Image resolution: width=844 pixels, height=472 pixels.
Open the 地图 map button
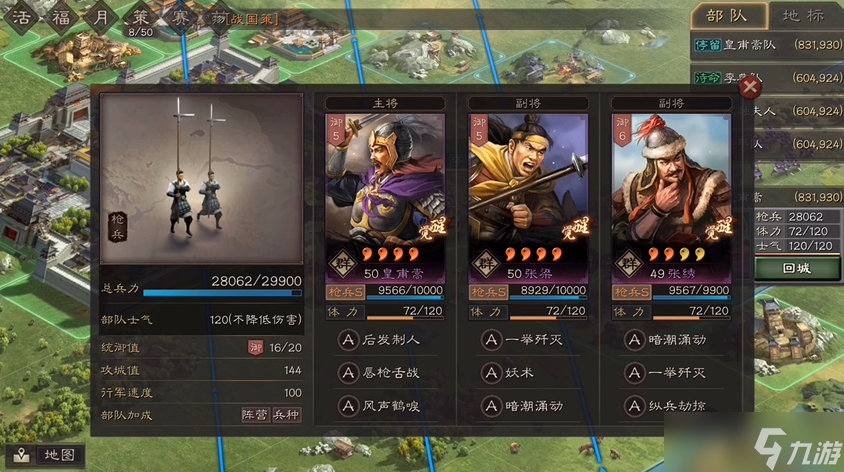(50, 454)
